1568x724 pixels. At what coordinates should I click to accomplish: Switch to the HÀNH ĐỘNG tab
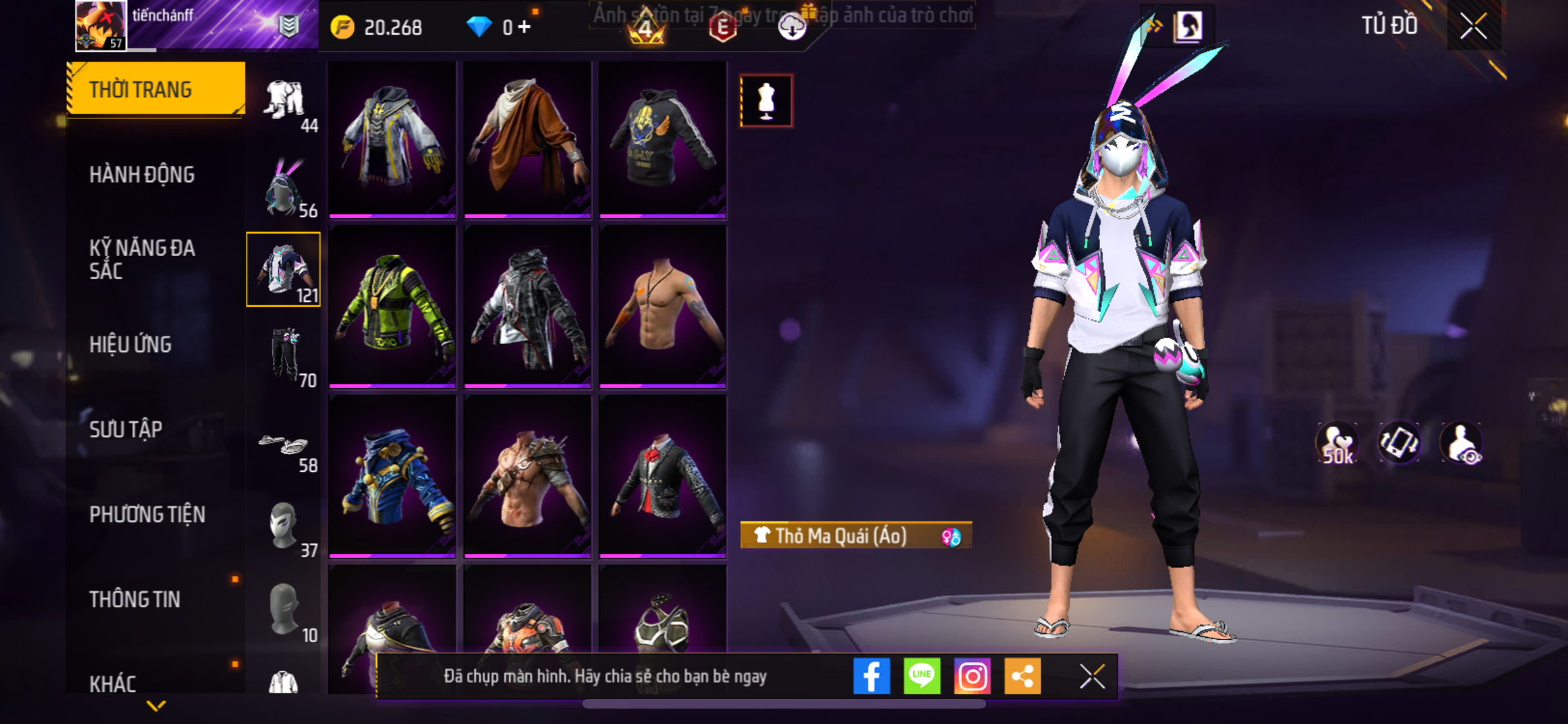coord(142,174)
